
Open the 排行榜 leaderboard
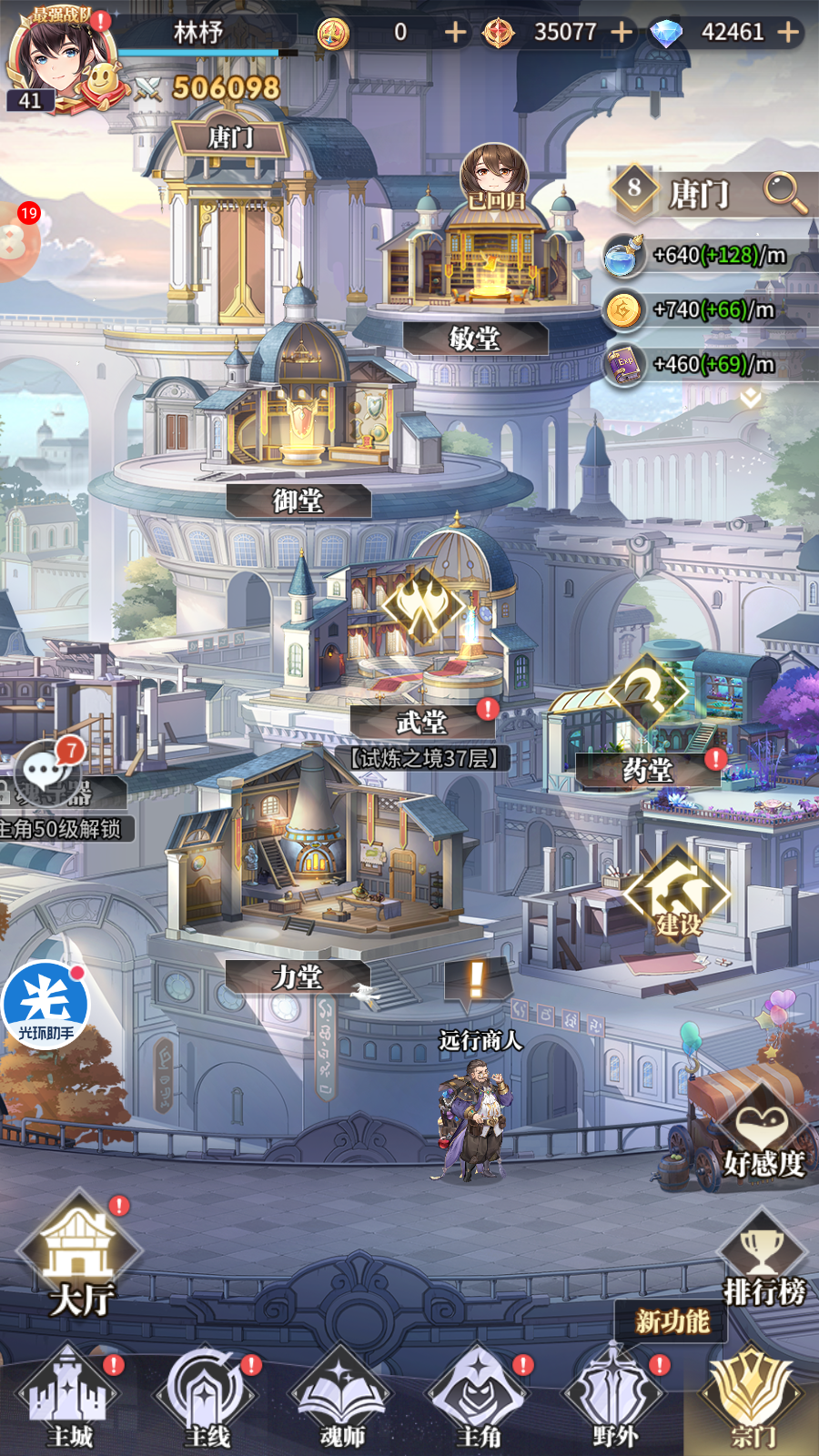tap(763, 1260)
